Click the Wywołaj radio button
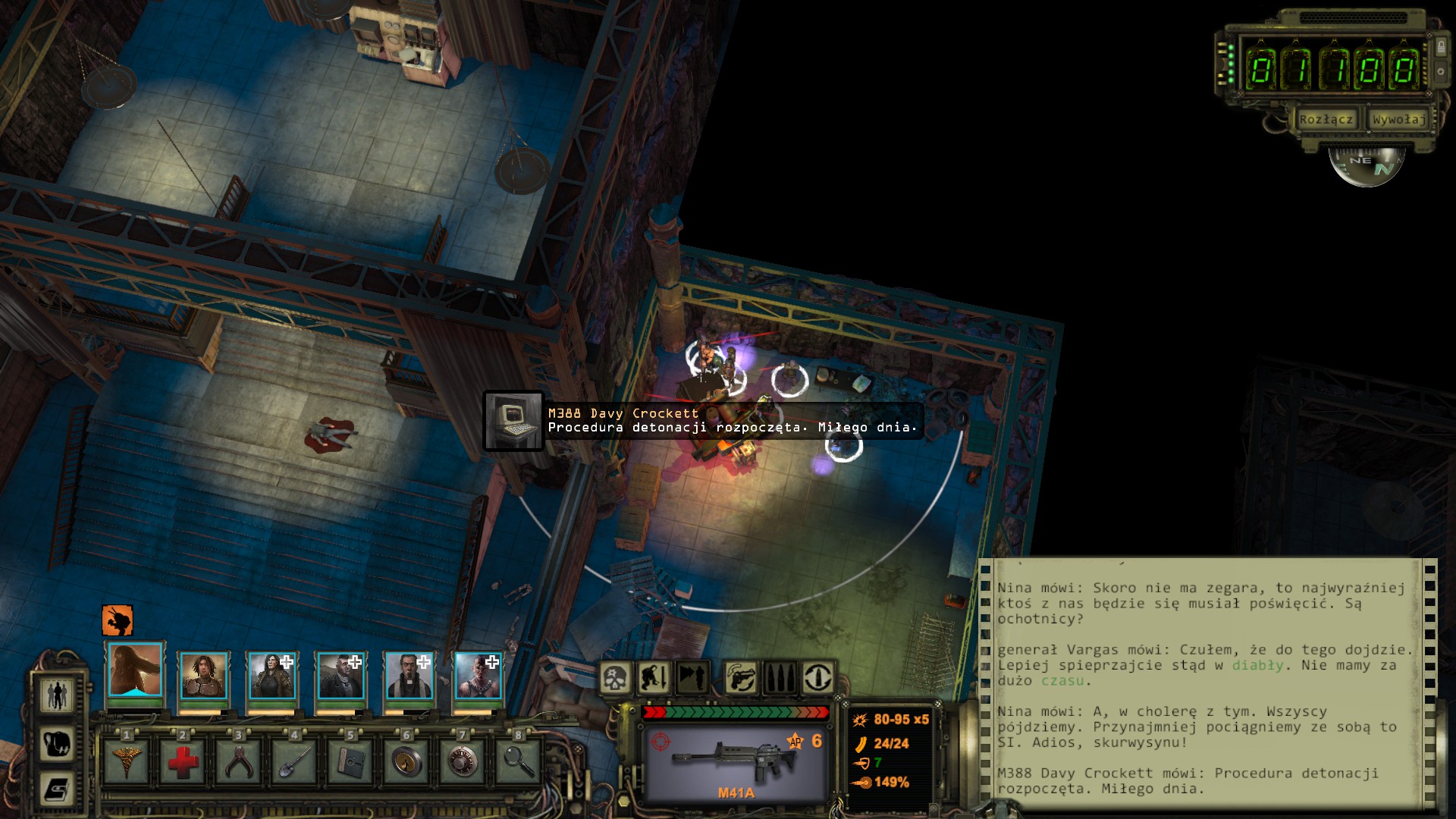The image size is (1456, 819). coord(1398,119)
